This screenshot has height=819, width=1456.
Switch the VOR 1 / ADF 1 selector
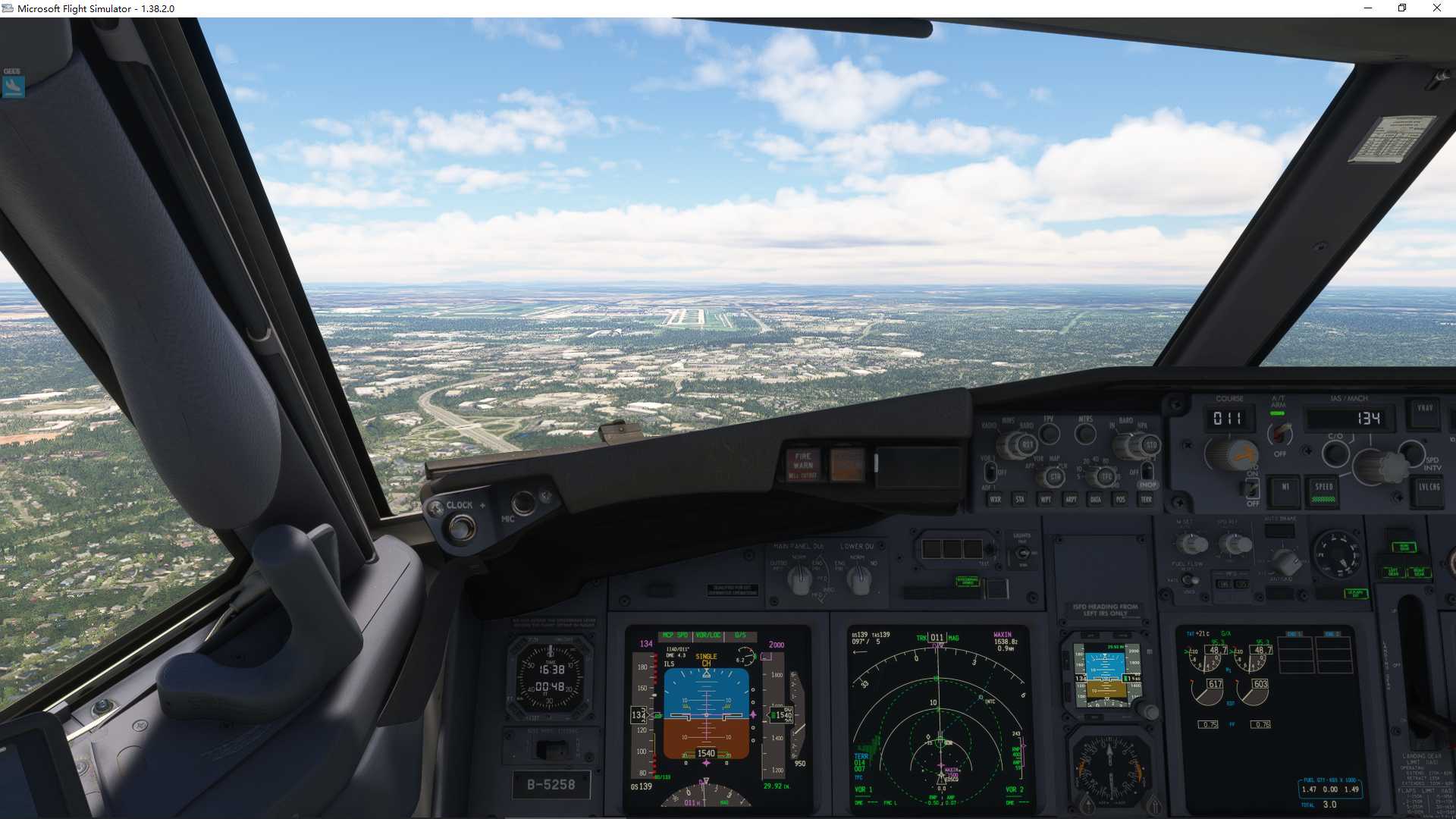tap(990, 472)
